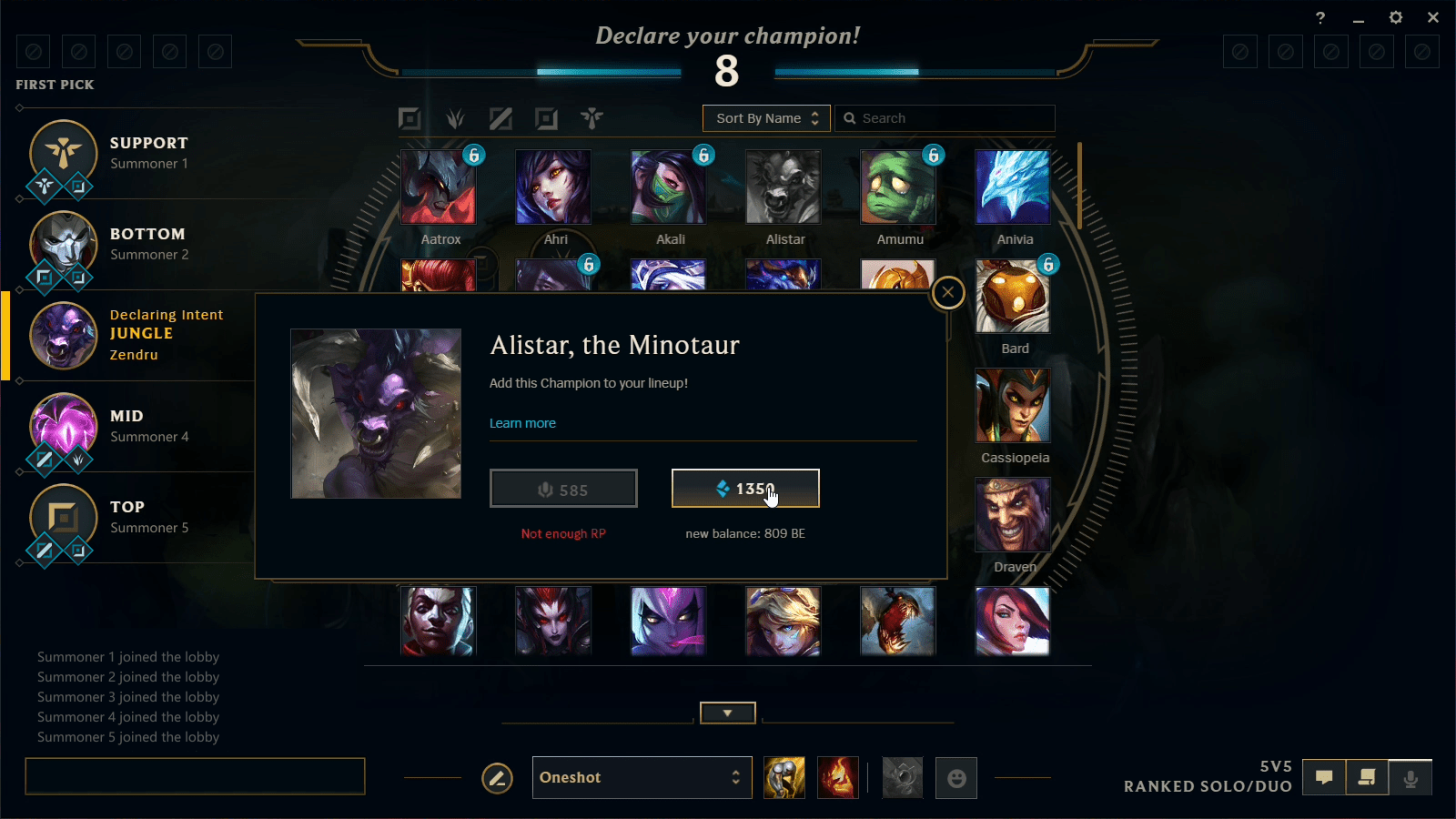Select the Top lane champion filter

coord(409,118)
